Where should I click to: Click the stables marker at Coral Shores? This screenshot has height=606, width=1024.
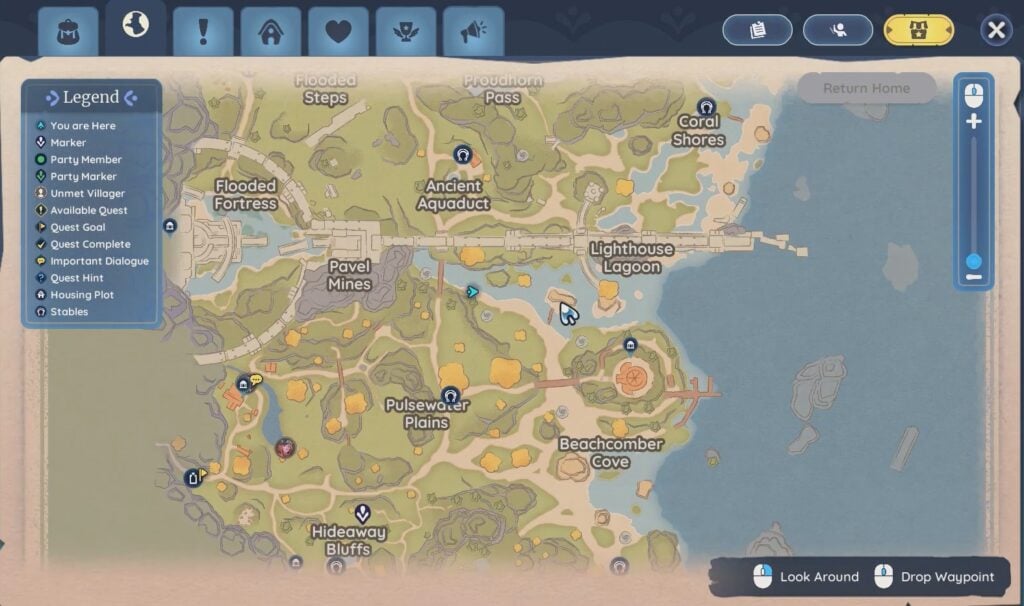click(x=707, y=107)
